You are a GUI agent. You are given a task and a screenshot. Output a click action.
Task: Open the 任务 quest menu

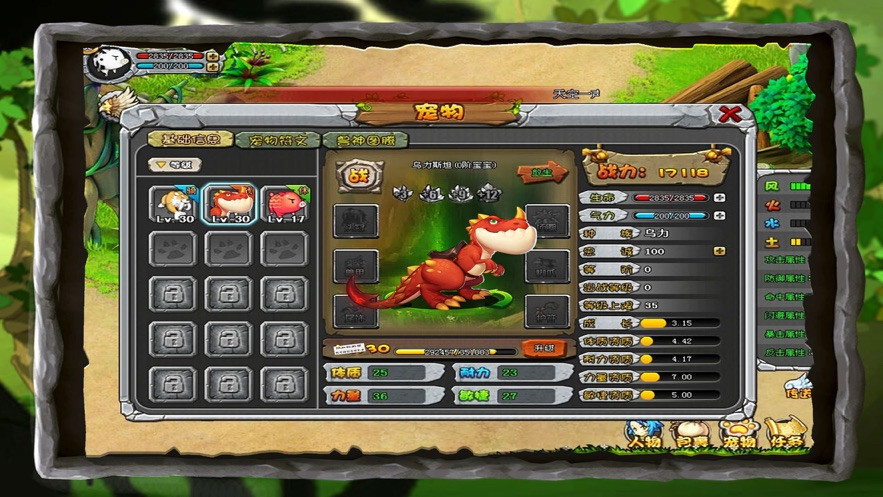click(x=785, y=437)
